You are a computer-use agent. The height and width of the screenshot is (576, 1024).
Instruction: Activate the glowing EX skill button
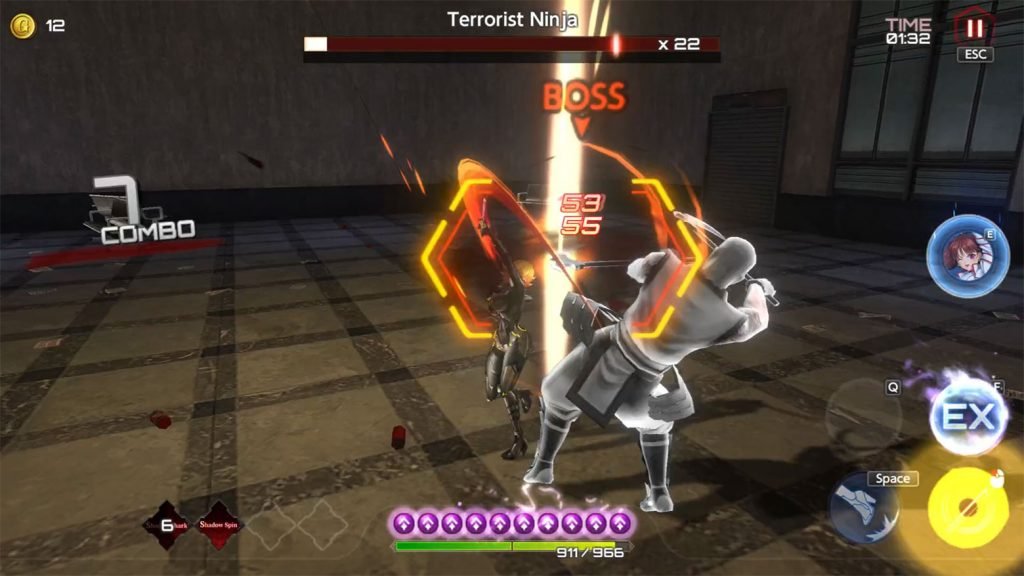coord(967,416)
